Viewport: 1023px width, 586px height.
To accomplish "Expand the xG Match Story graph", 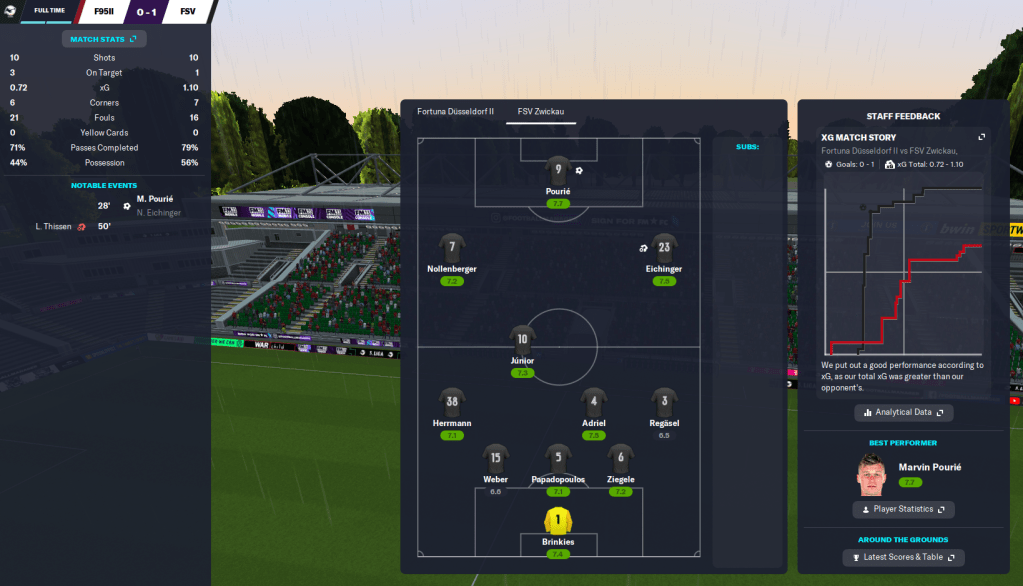I will tap(981, 137).
